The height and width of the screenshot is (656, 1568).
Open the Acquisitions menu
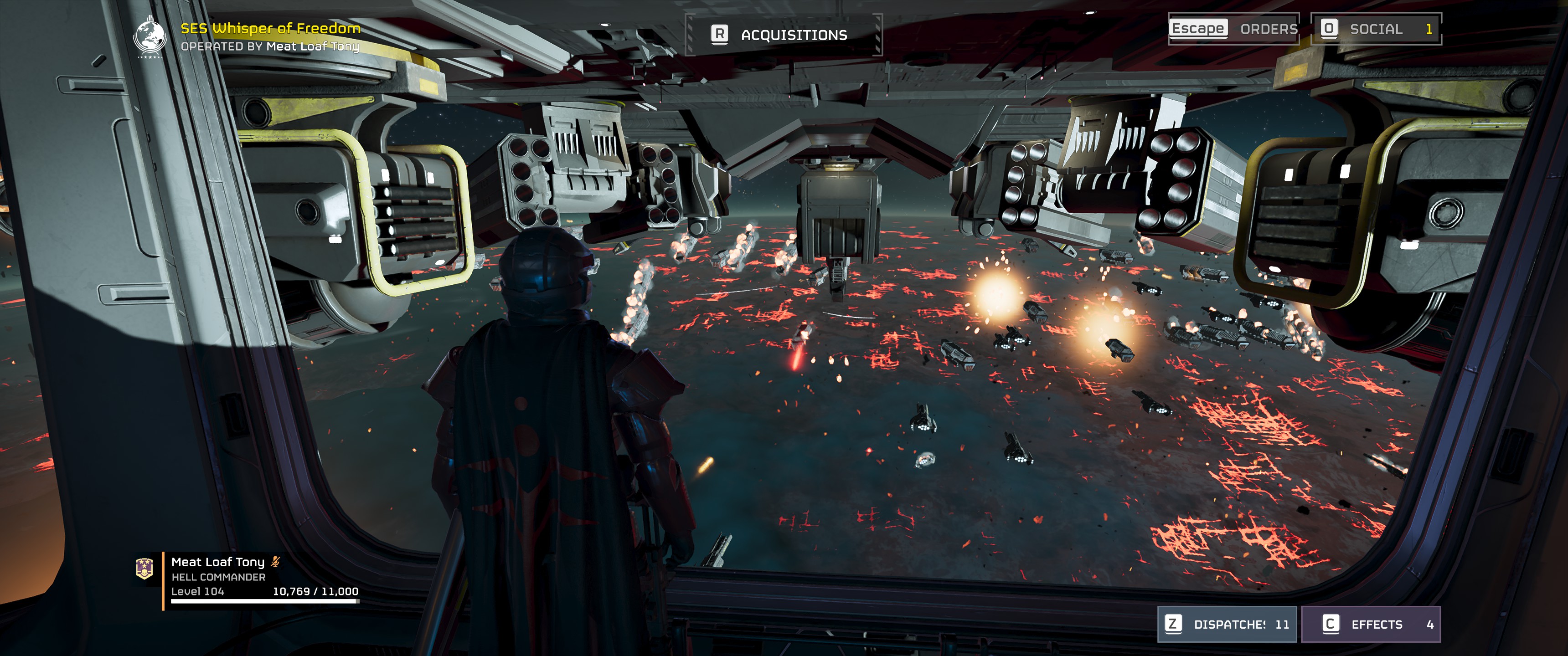(x=784, y=35)
